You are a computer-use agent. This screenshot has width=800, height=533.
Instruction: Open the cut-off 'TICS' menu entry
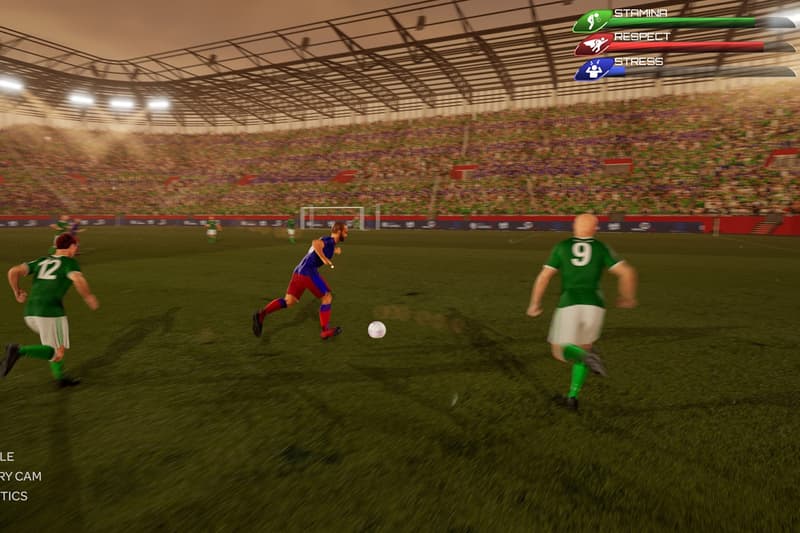click(14, 496)
